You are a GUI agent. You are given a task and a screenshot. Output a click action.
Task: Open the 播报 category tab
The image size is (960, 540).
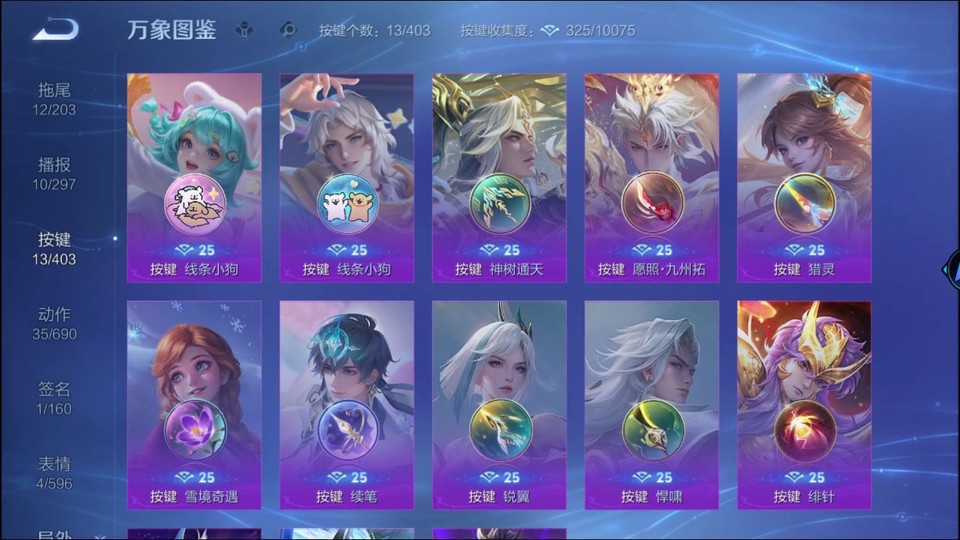55,174
